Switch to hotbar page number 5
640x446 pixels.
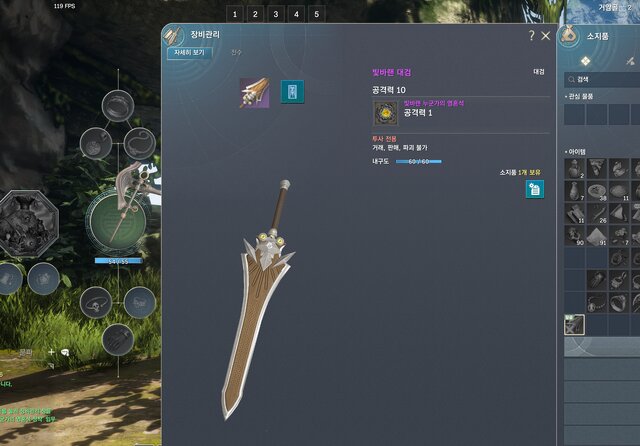pos(318,14)
